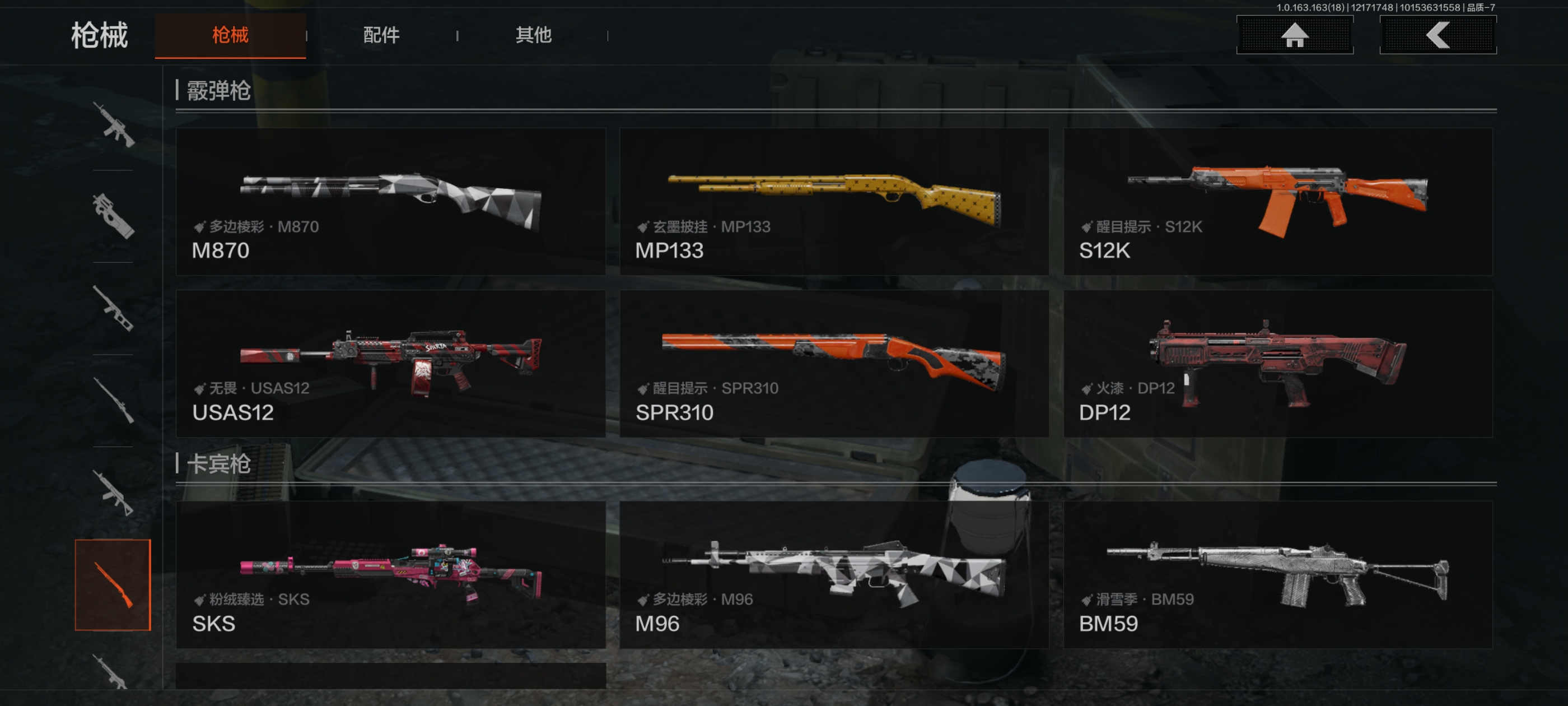The width and height of the screenshot is (1568, 706).
Task: Open the 配件 tab
Action: [381, 35]
